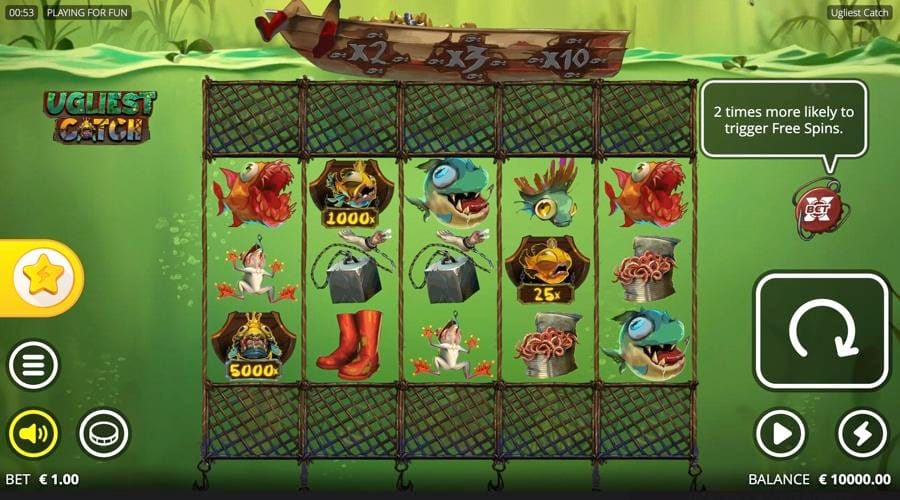Image resolution: width=900 pixels, height=500 pixels.
Task: Toggle the sound speaker button
Action: 34,434
